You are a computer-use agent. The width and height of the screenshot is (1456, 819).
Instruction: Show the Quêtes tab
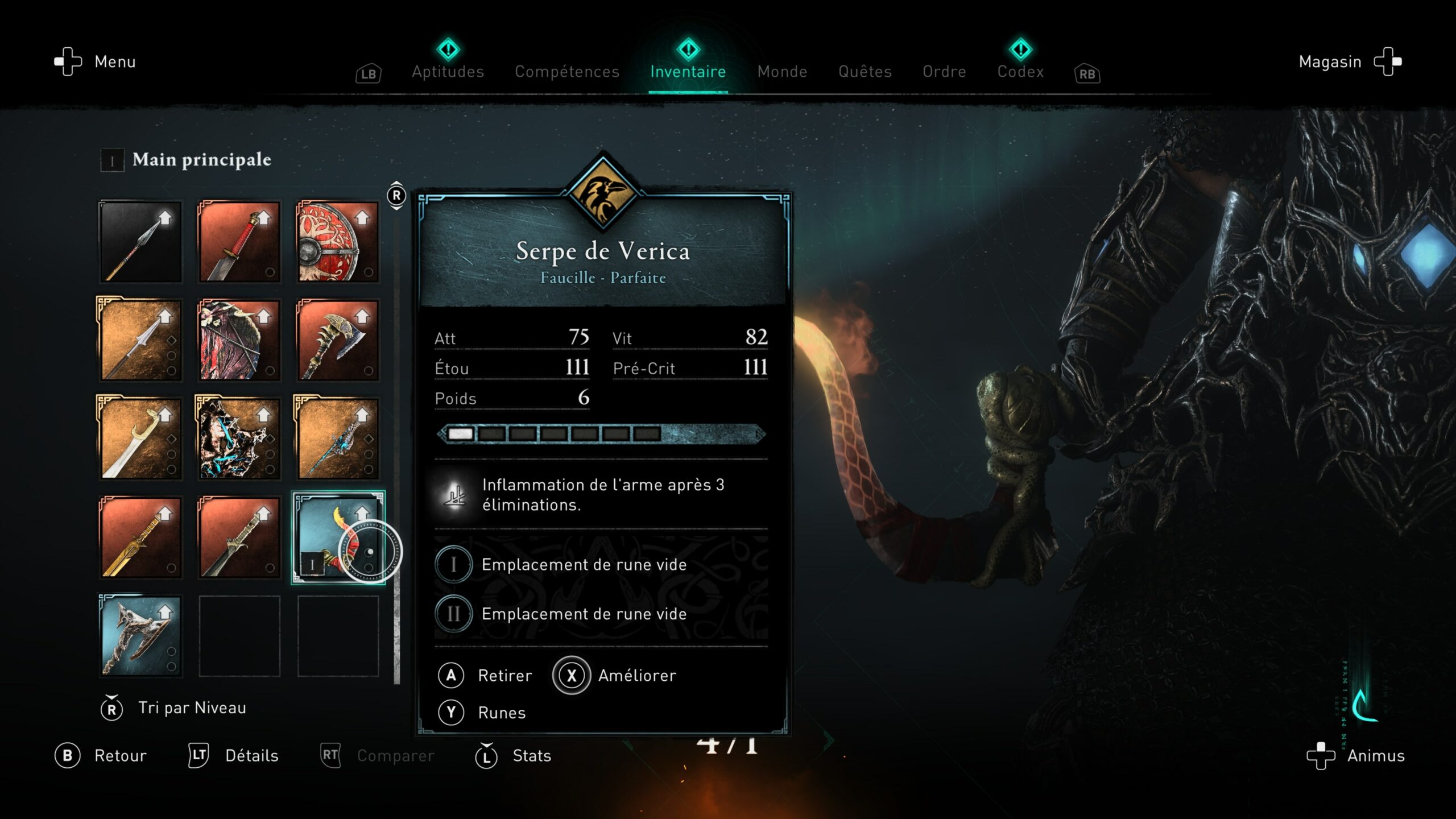click(864, 72)
